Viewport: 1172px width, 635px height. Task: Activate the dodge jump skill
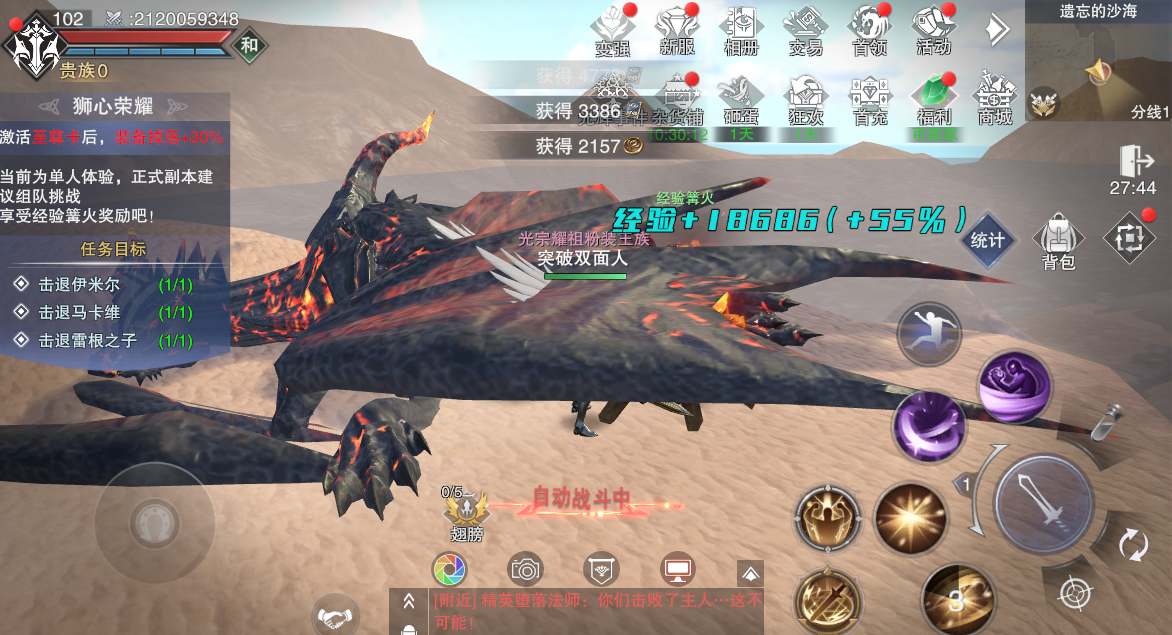tap(929, 335)
